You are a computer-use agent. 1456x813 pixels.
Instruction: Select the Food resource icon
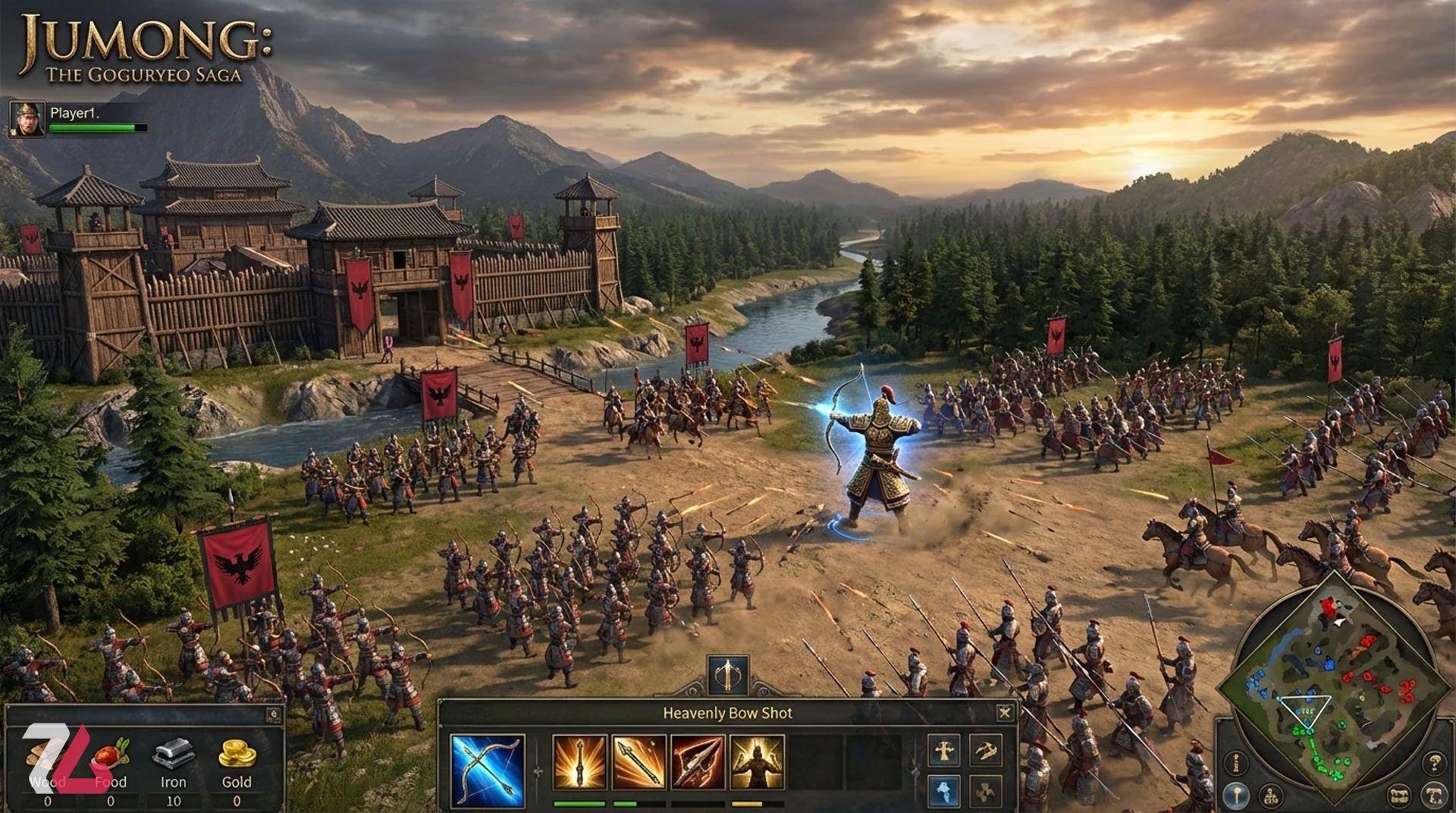111,754
